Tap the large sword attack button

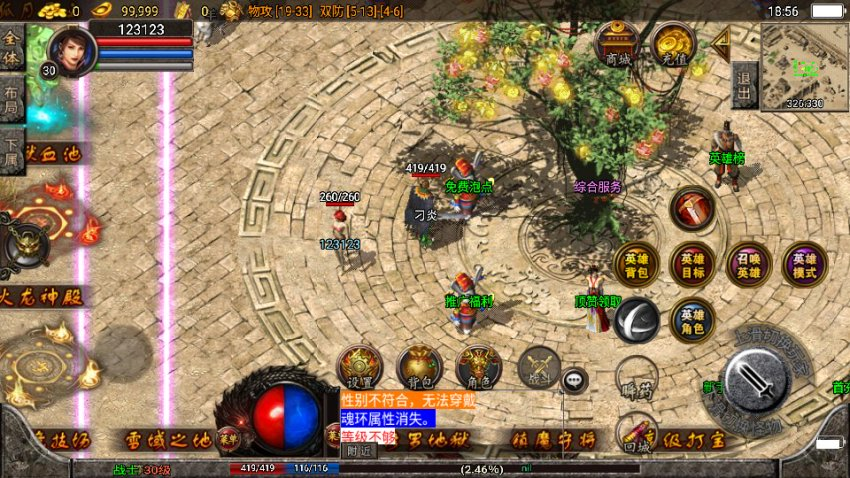point(757,378)
